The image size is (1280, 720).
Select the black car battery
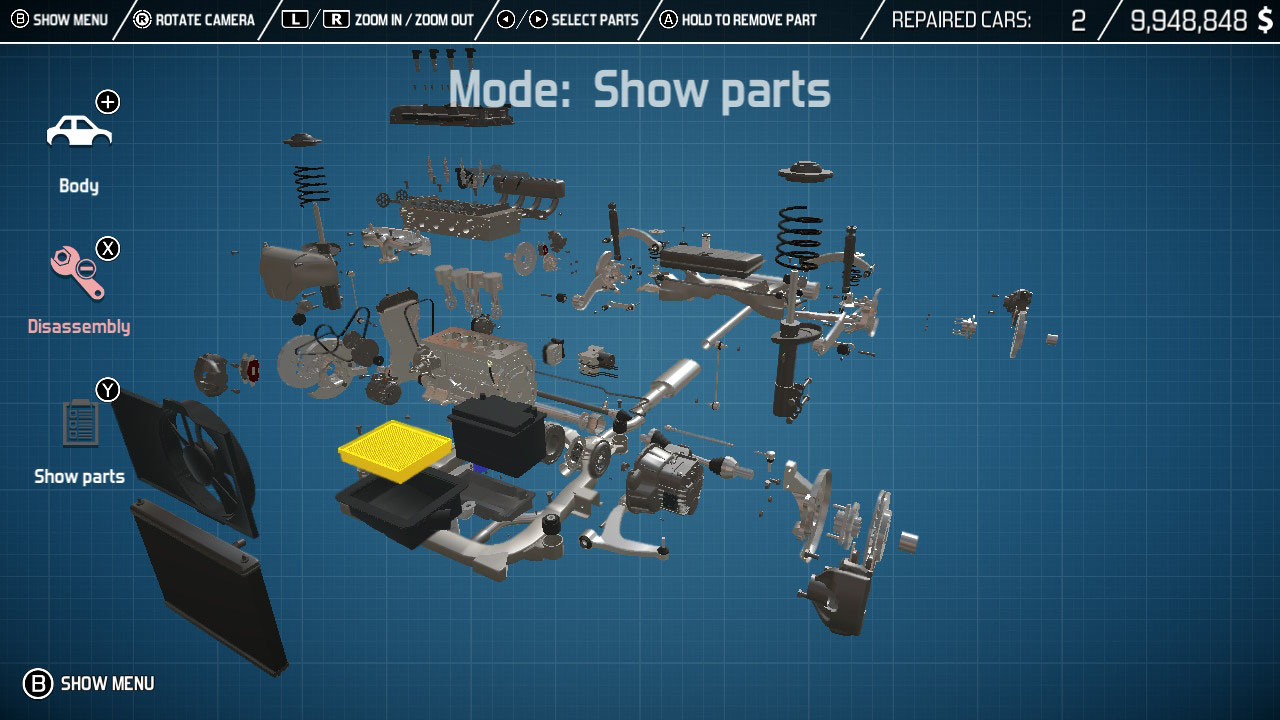click(497, 434)
